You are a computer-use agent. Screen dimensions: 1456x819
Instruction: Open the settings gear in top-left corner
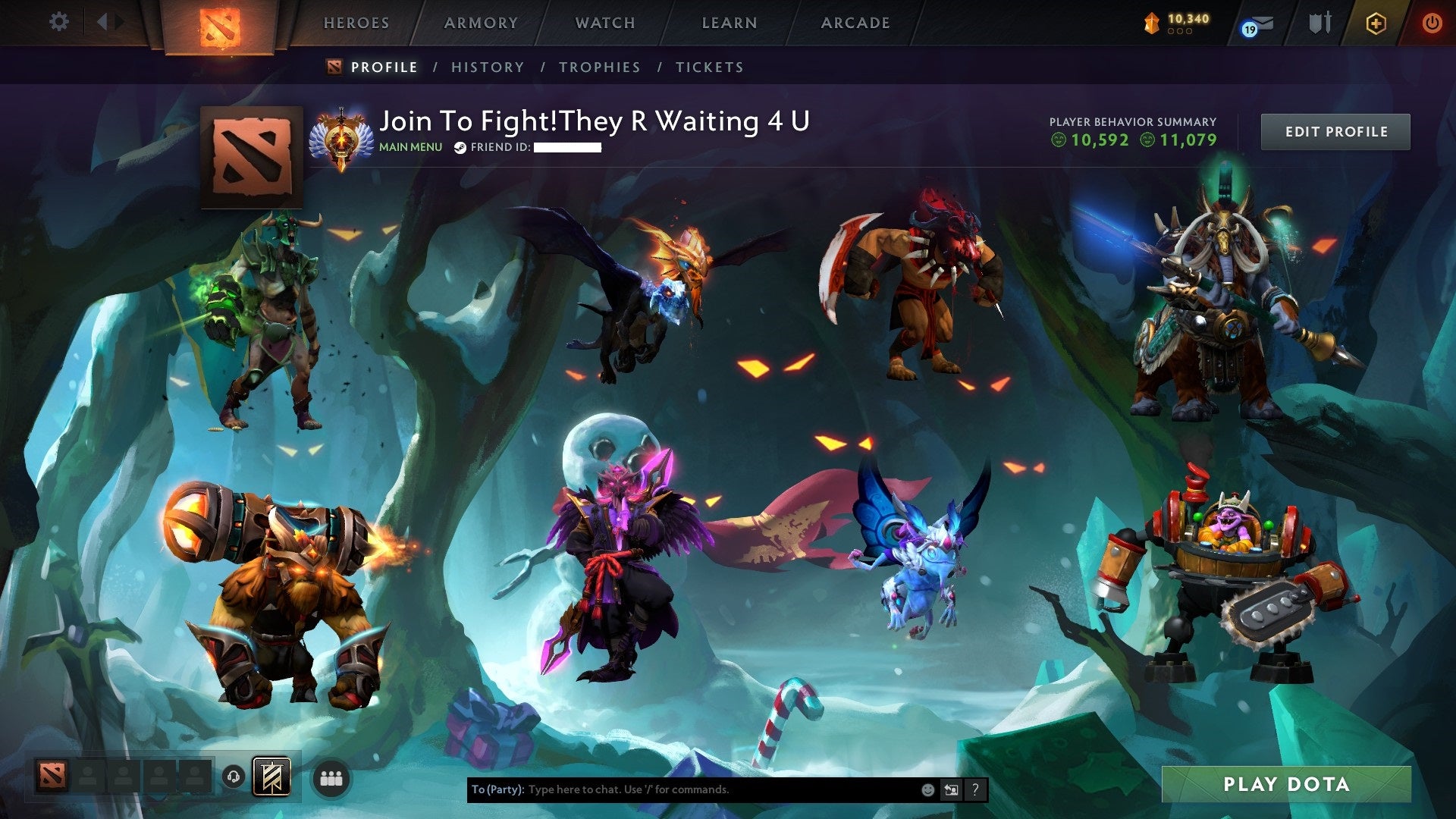tap(58, 22)
